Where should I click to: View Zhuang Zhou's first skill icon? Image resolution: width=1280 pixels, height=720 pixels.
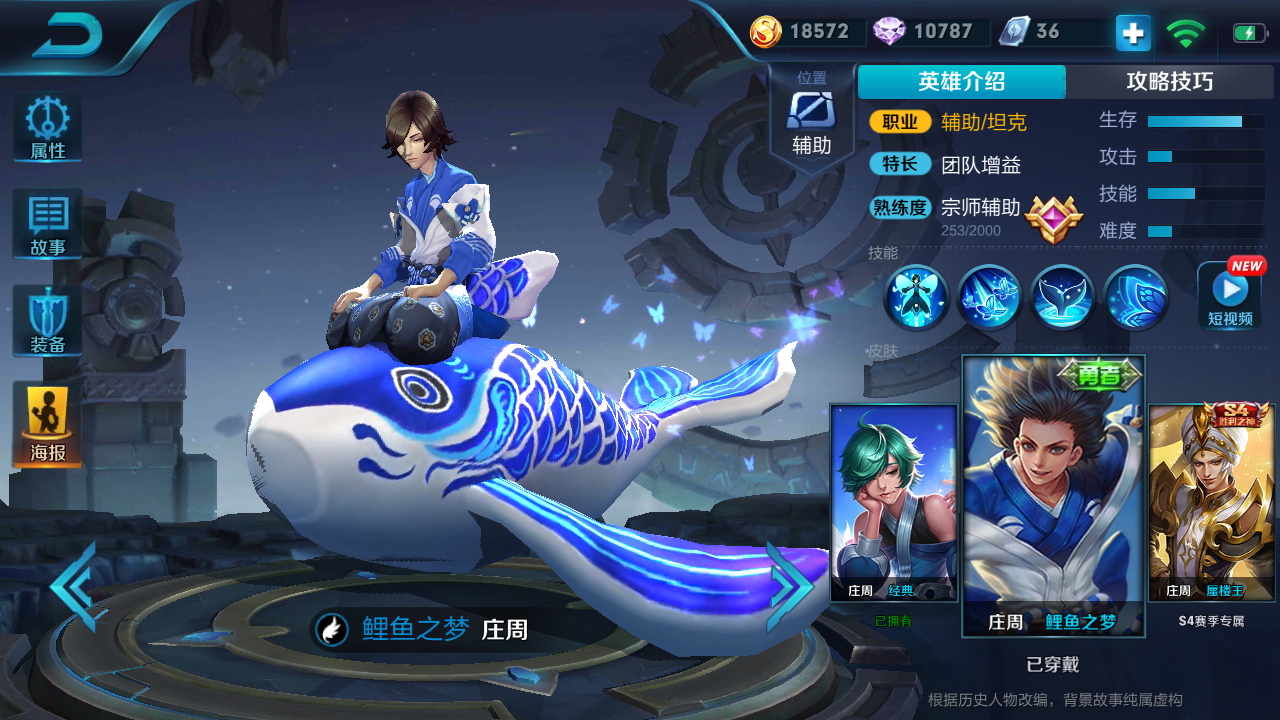click(915, 297)
